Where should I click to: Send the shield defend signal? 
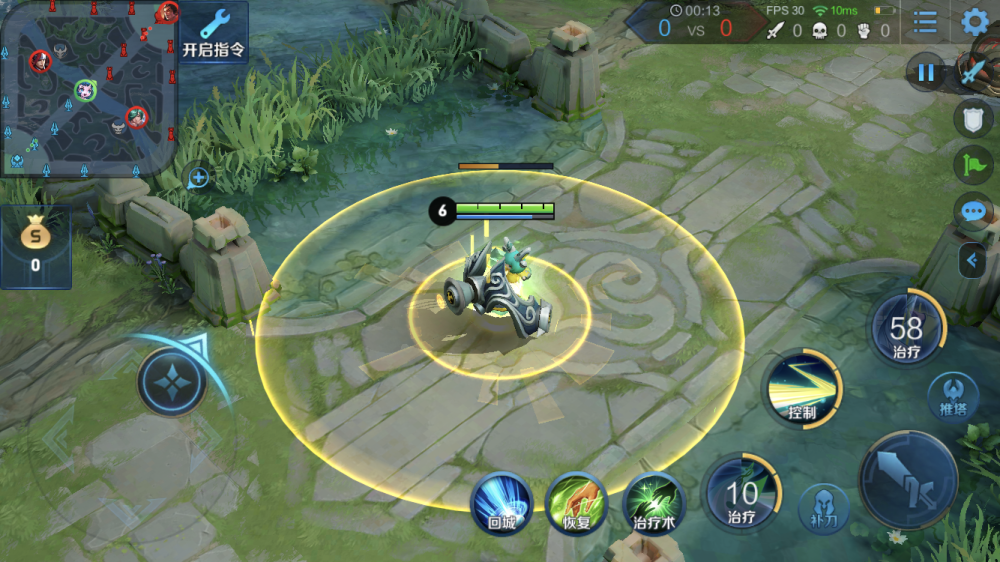click(973, 118)
